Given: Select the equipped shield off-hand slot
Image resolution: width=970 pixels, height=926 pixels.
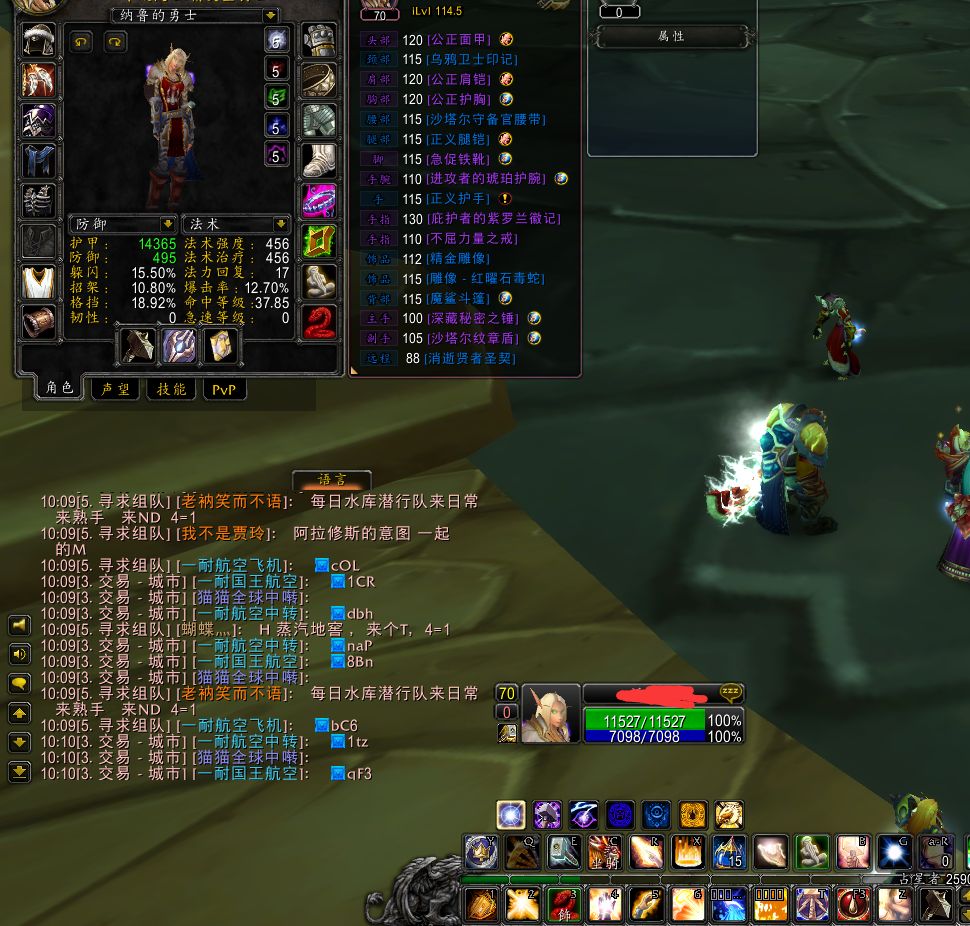Looking at the screenshot, I should (179, 346).
